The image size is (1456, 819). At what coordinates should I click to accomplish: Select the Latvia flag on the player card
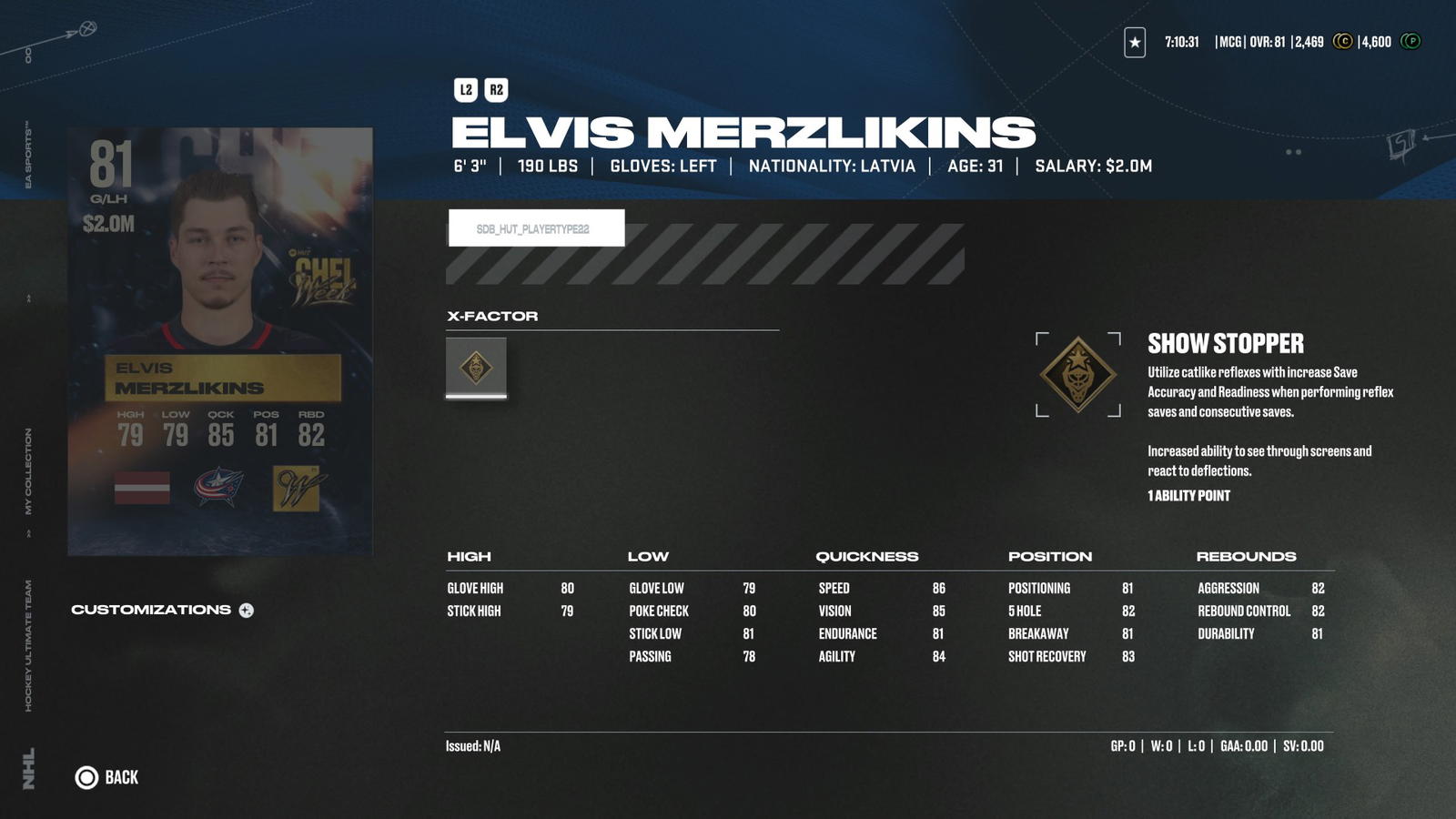click(144, 489)
